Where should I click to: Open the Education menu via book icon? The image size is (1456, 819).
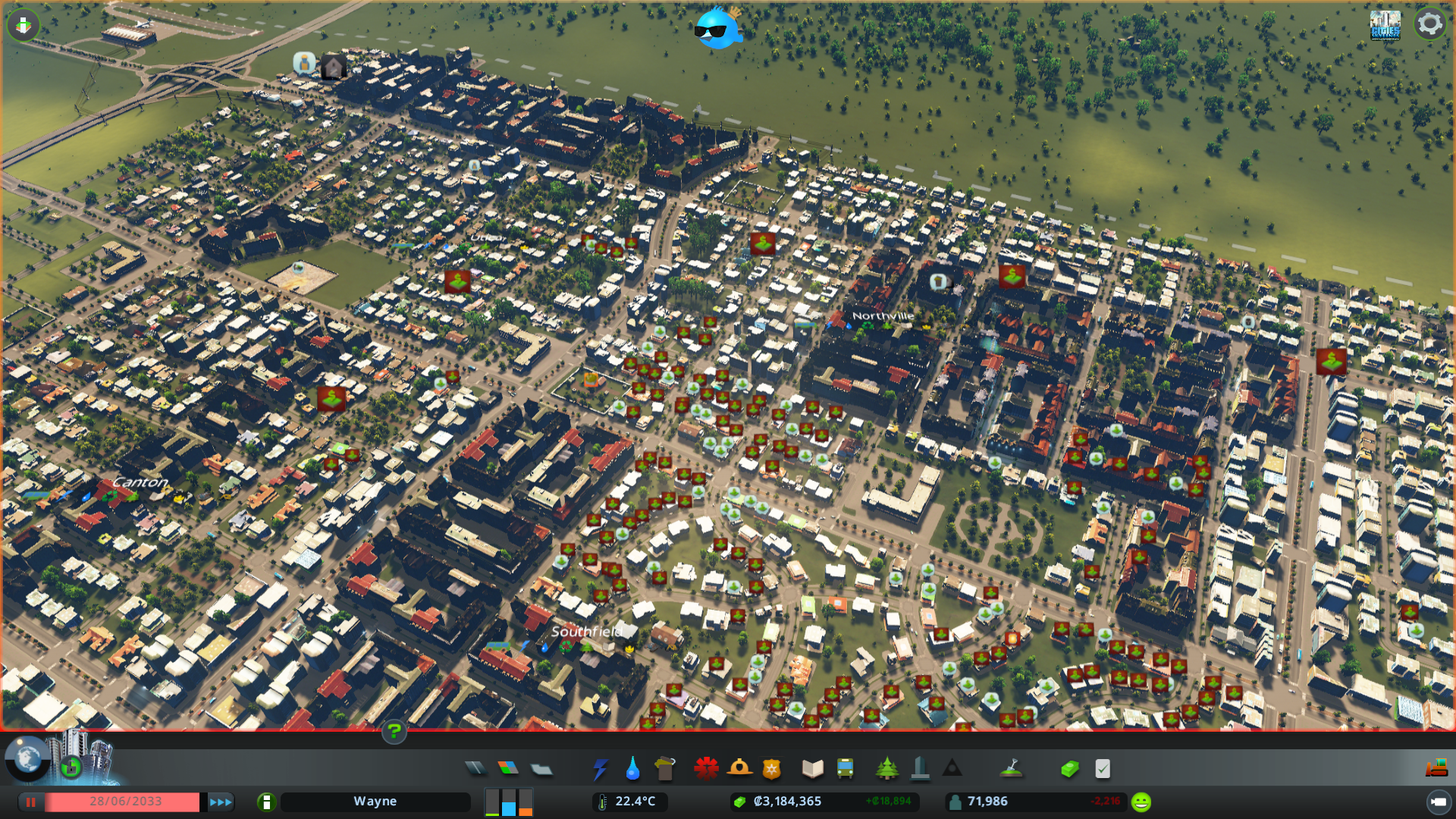[812, 768]
